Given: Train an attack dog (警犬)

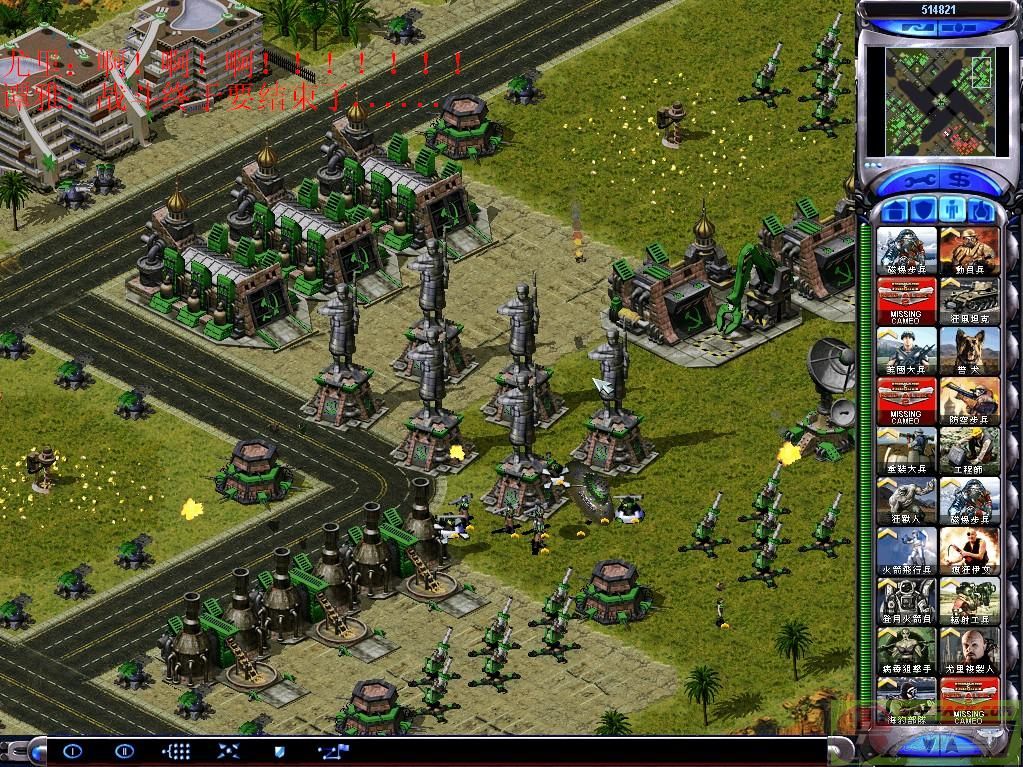Looking at the screenshot, I should coord(969,352).
